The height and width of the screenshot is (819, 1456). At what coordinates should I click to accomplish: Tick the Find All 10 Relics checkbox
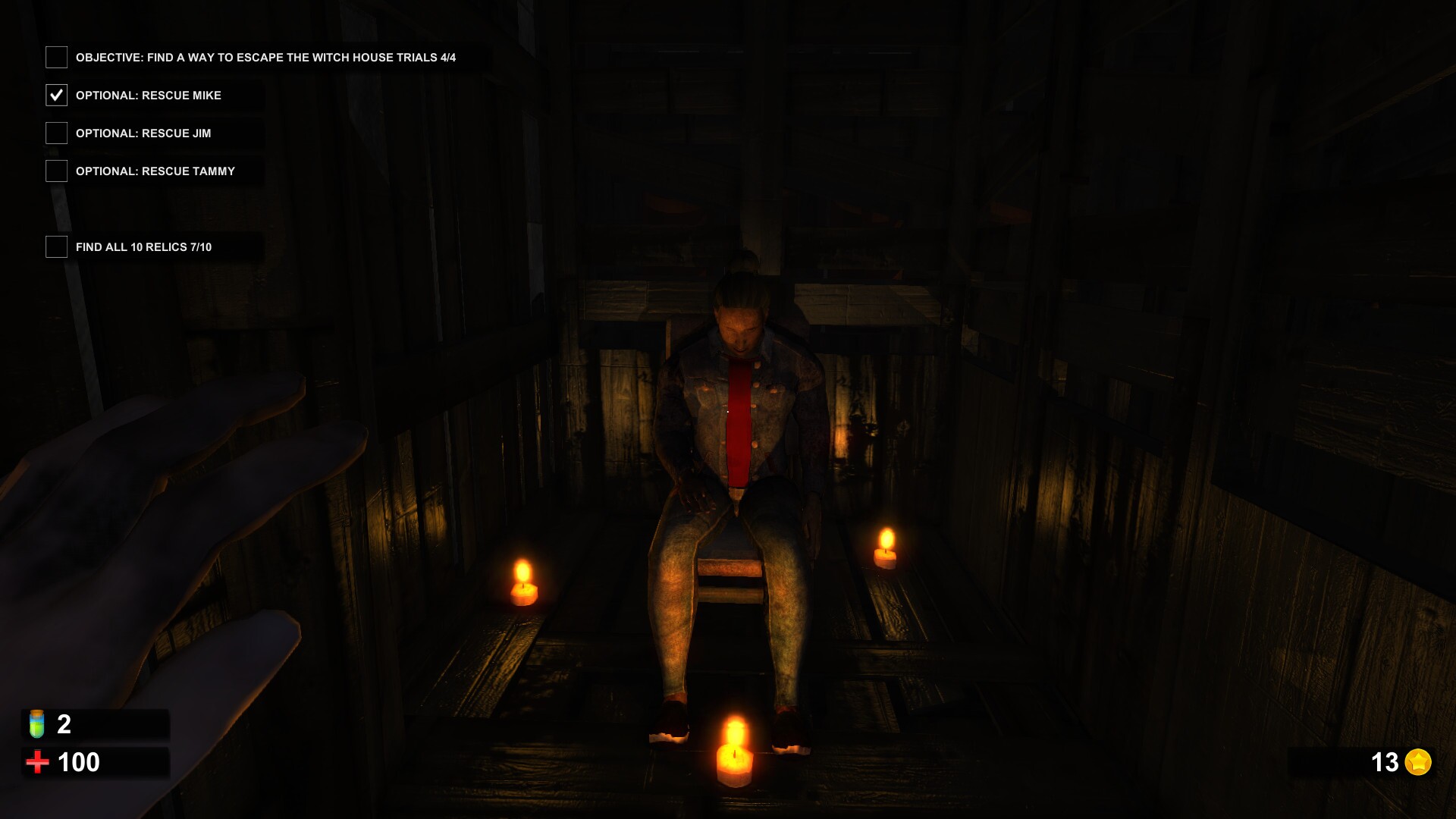coord(56,246)
